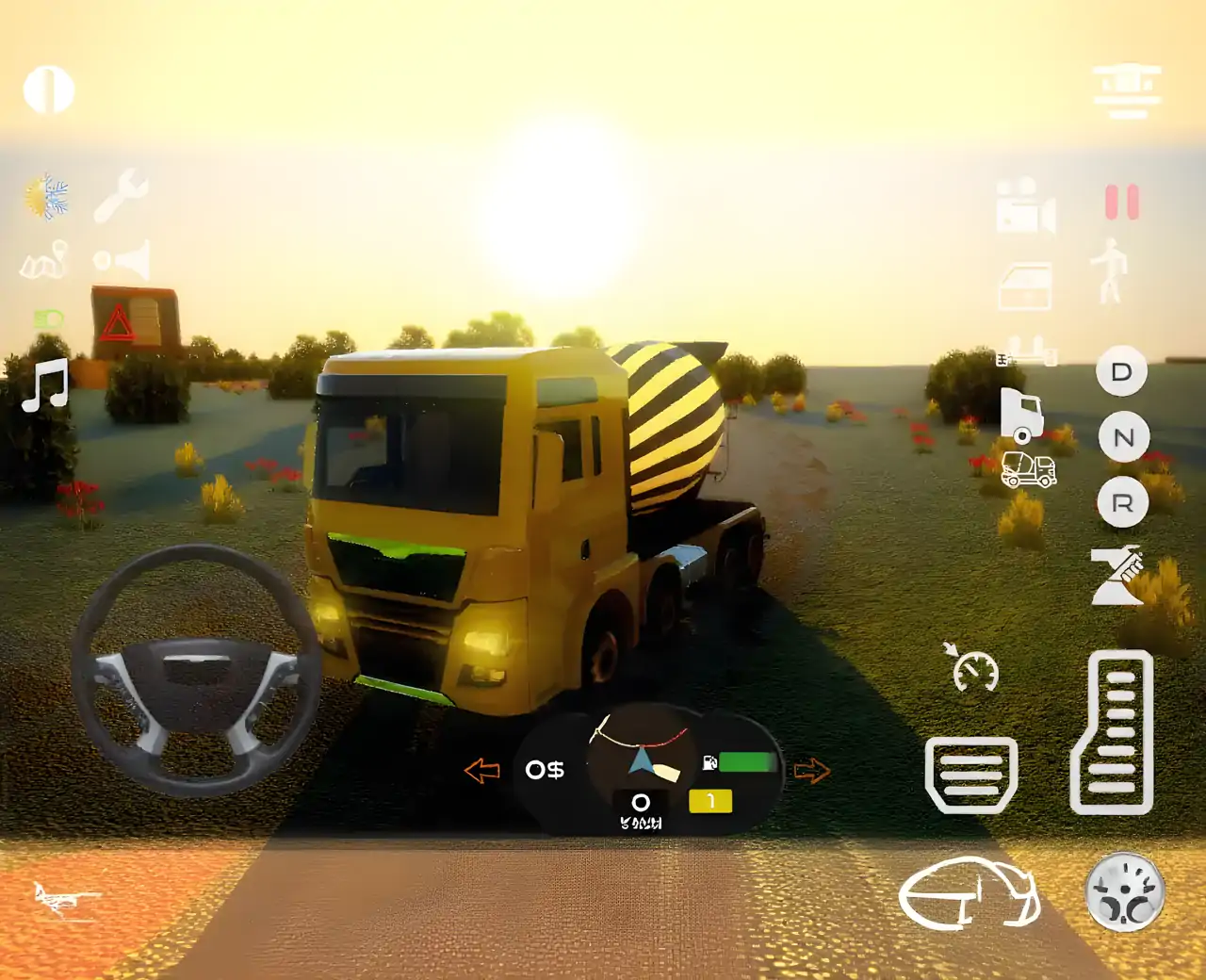Hit the wide brake pedal

(x=971, y=775)
